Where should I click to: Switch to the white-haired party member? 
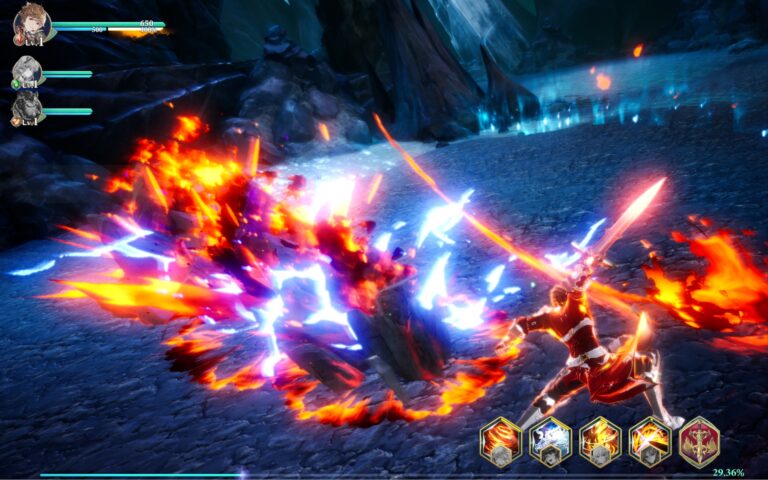(26, 73)
